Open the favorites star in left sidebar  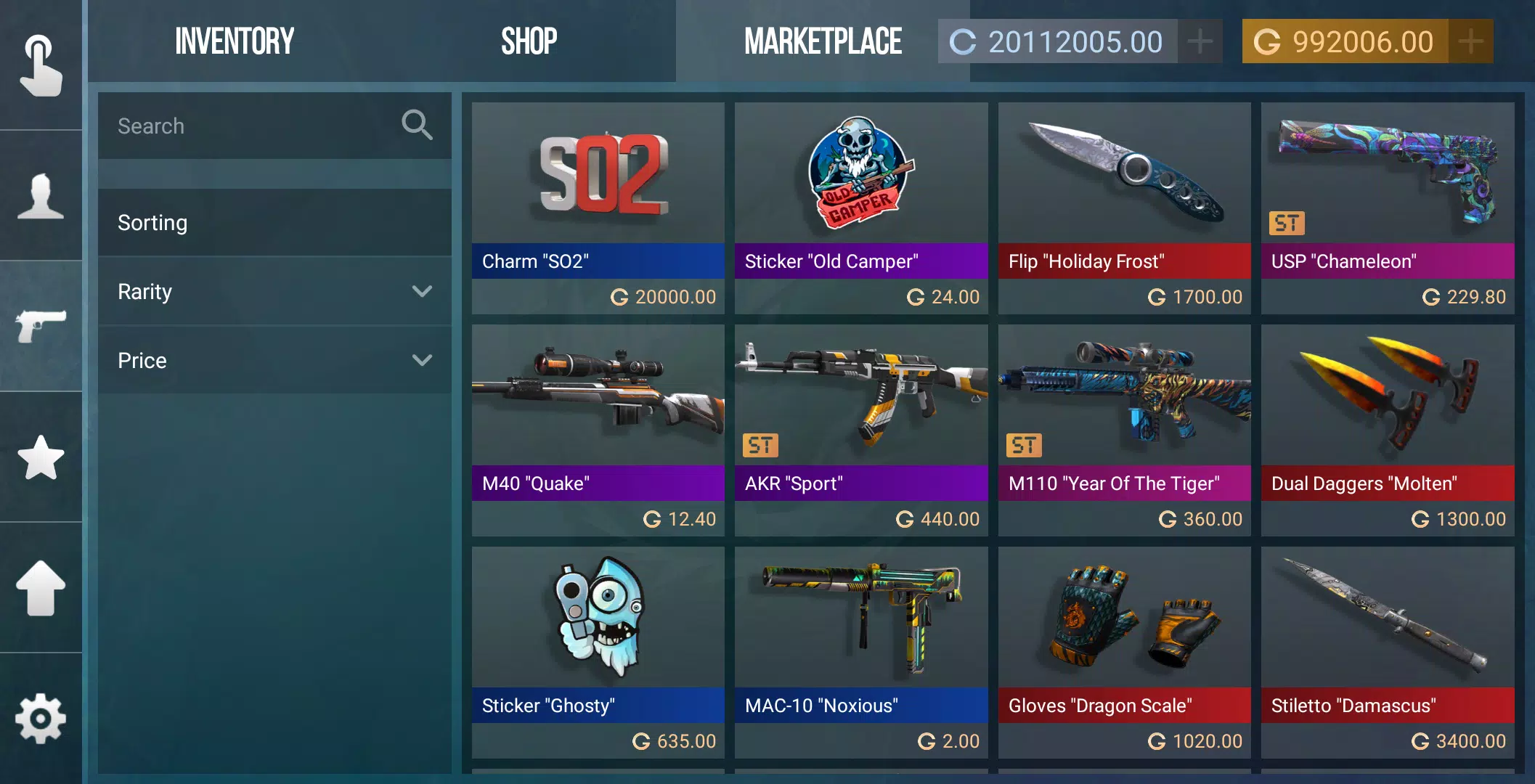(x=41, y=457)
